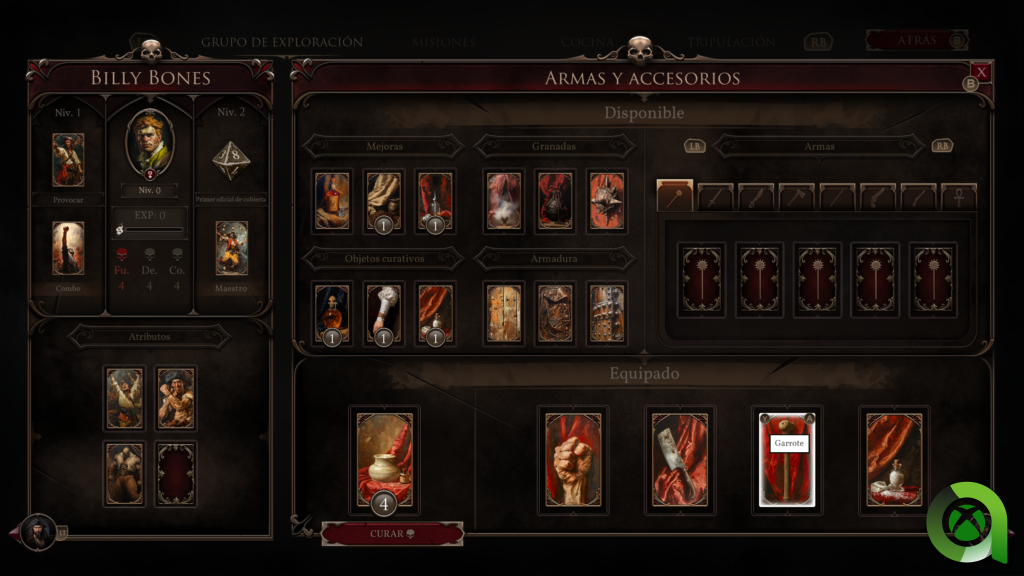
Task: Heal with the CURAR button
Action: tap(392, 534)
